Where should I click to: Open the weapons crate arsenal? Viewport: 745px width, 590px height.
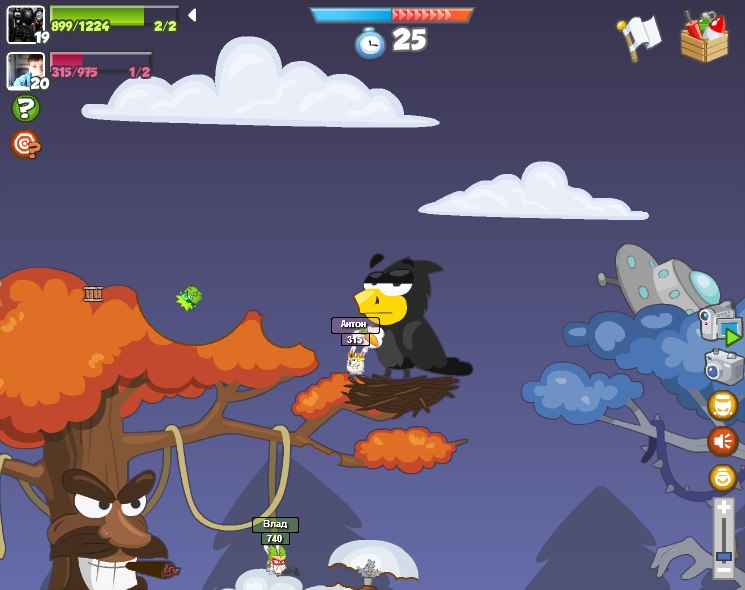pyautogui.click(x=704, y=38)
